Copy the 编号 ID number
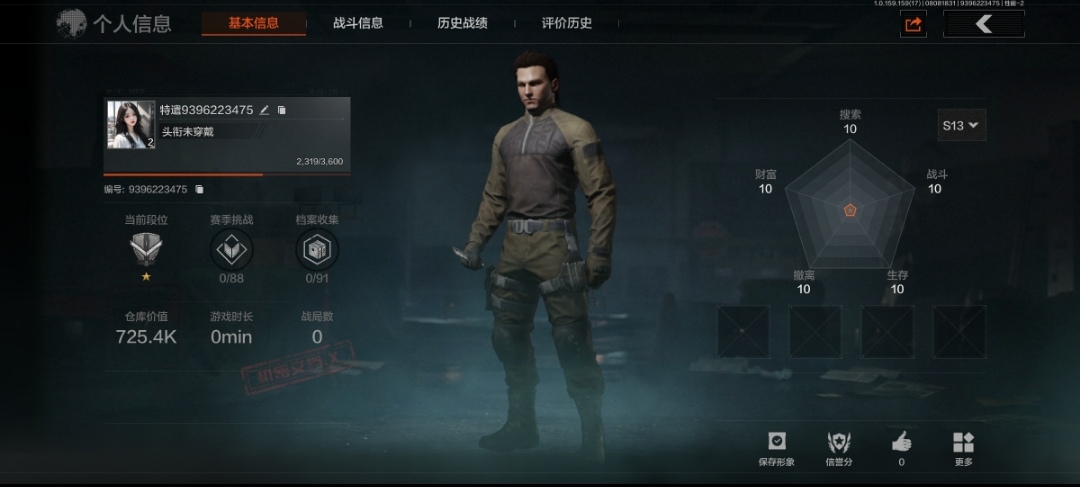Screen dimensions: 1080x487 199,189
